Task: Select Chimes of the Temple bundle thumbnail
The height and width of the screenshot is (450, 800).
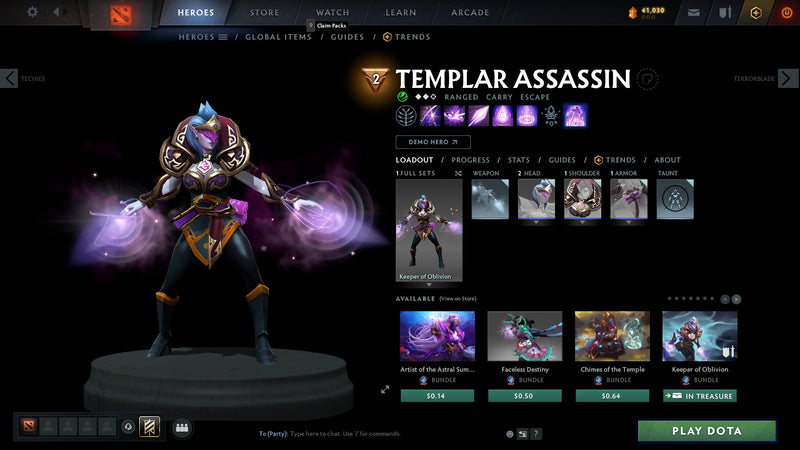Action: pyautogui.click(x=612, y=335)
